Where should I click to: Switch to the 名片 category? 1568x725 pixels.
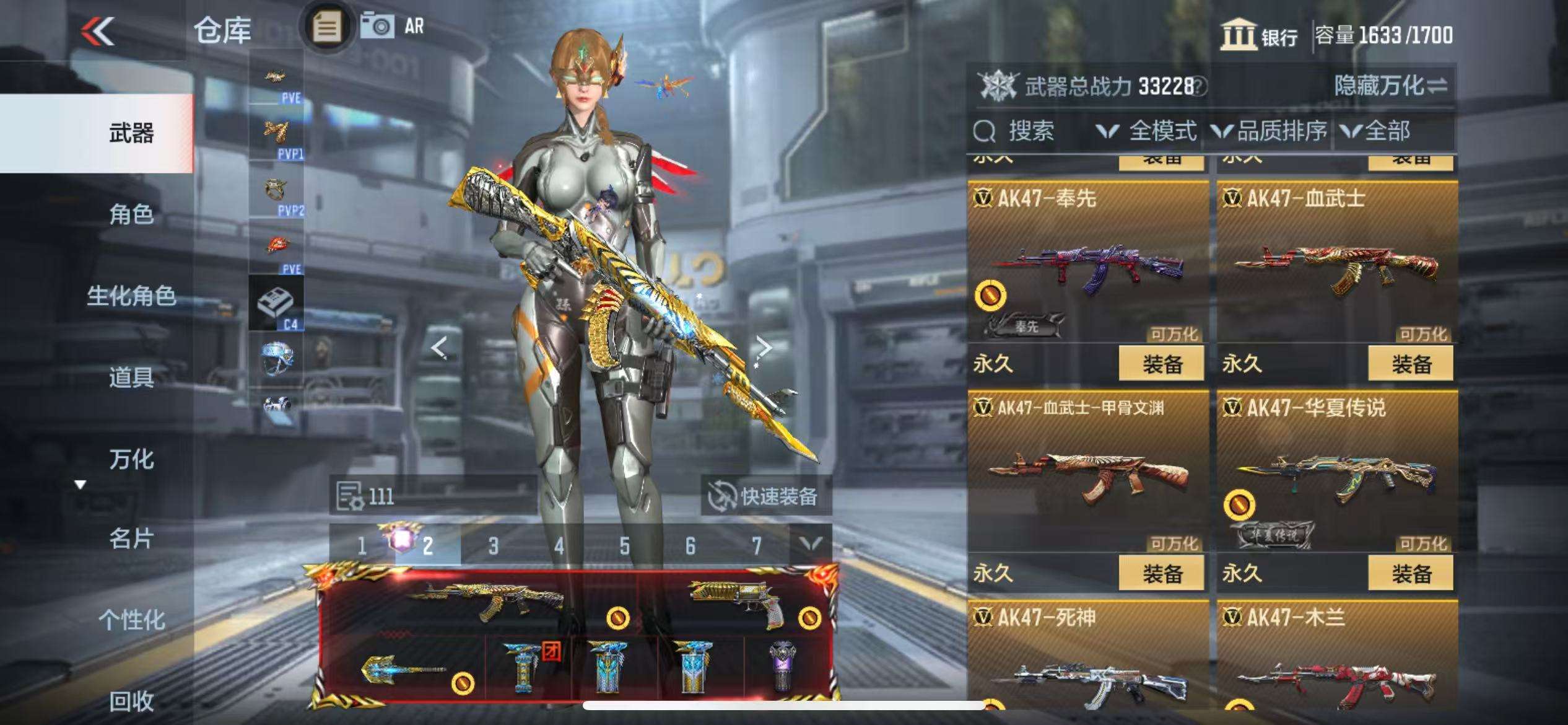coord(131,538)
